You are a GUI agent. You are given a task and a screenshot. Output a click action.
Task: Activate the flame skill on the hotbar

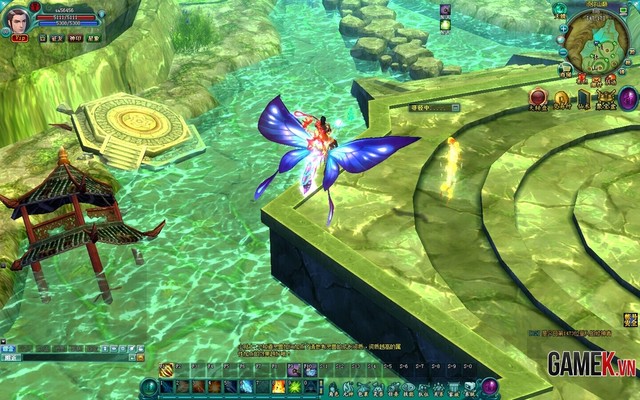click(276, 386)
